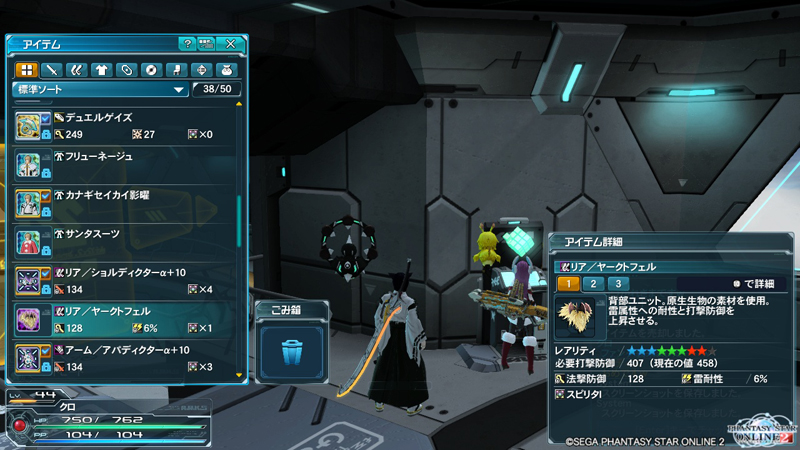Switch to item detail page 2
Viewport: 800px width, 450px height.
click(592, 284)
